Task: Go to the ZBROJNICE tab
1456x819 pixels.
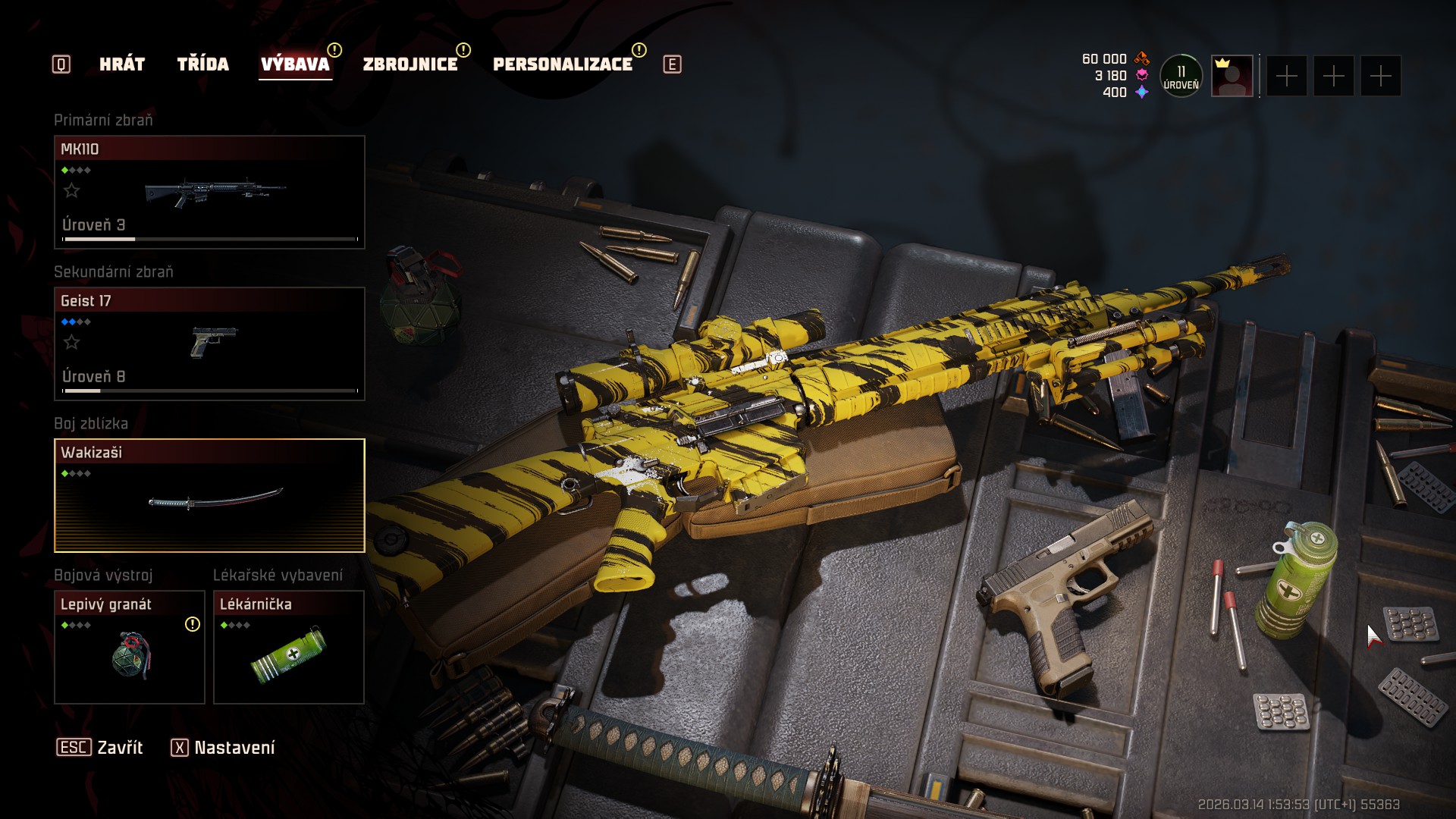Action: (x=410, y=64)
